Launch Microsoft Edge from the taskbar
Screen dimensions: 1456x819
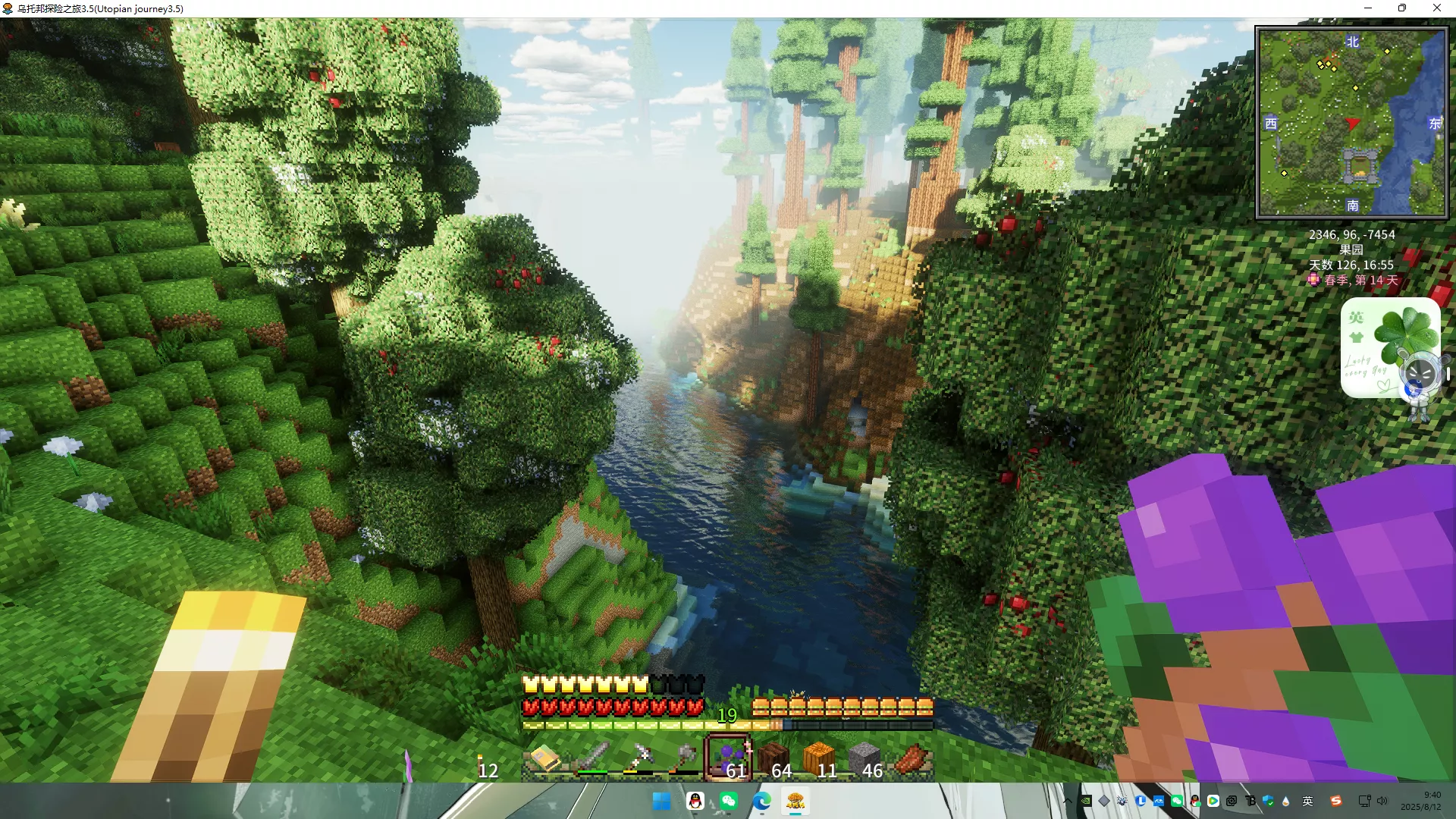point(762,801)
